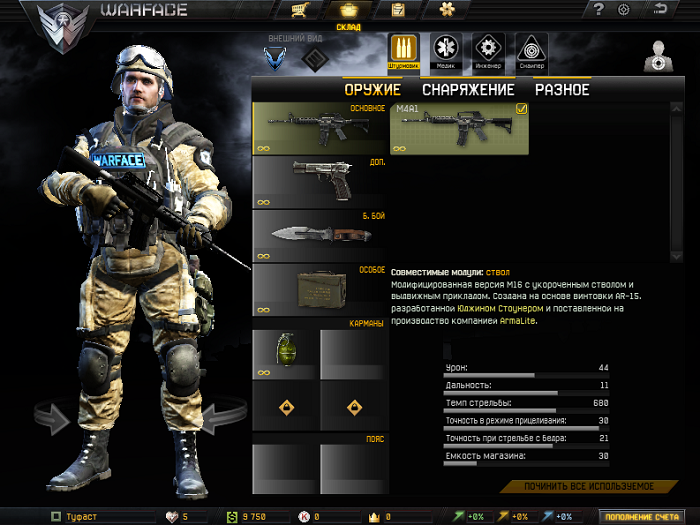Switch to the Снайпер class

coord(531,50)
